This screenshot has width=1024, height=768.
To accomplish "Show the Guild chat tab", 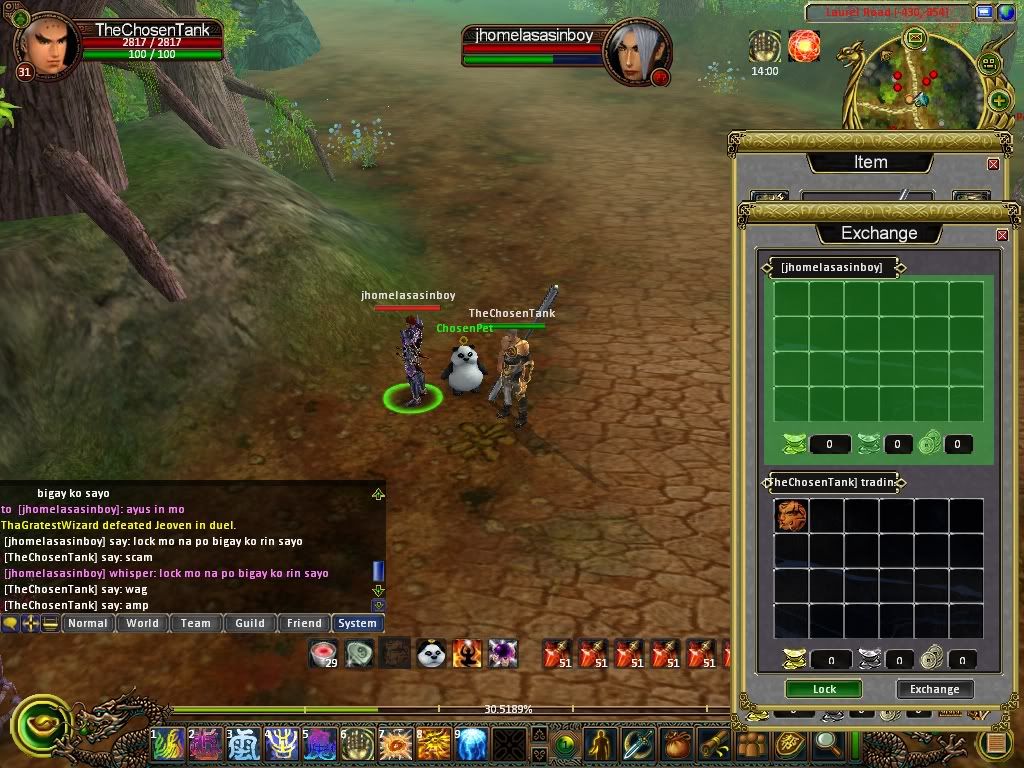I will (250, 623).
